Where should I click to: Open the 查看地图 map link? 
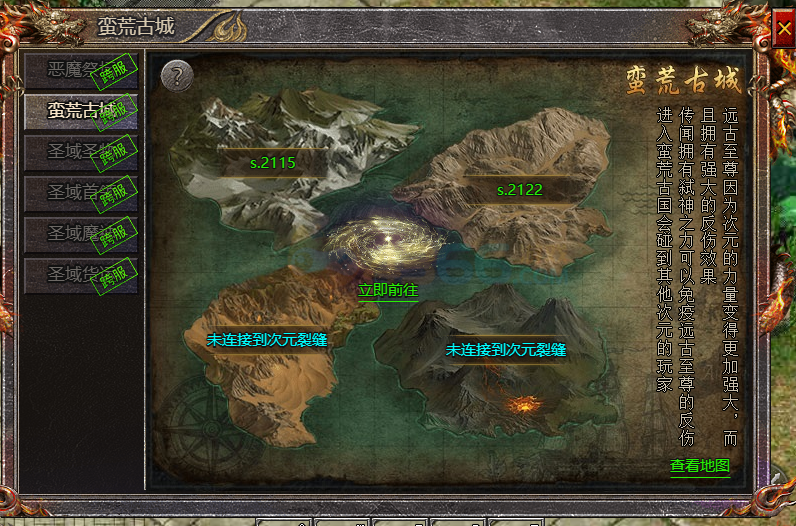[x=700, y=466]
